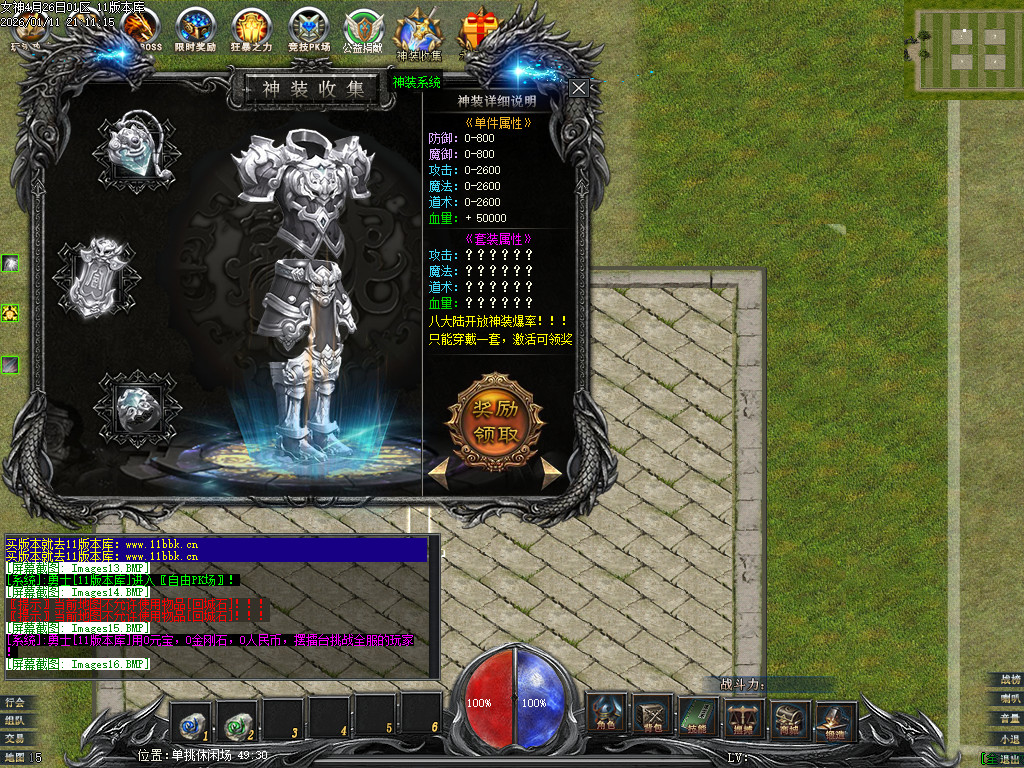The height and width of the screenshot is (768, 1024).
Task: Open the 狂暴之力 icon
Action: coord(251,30)
